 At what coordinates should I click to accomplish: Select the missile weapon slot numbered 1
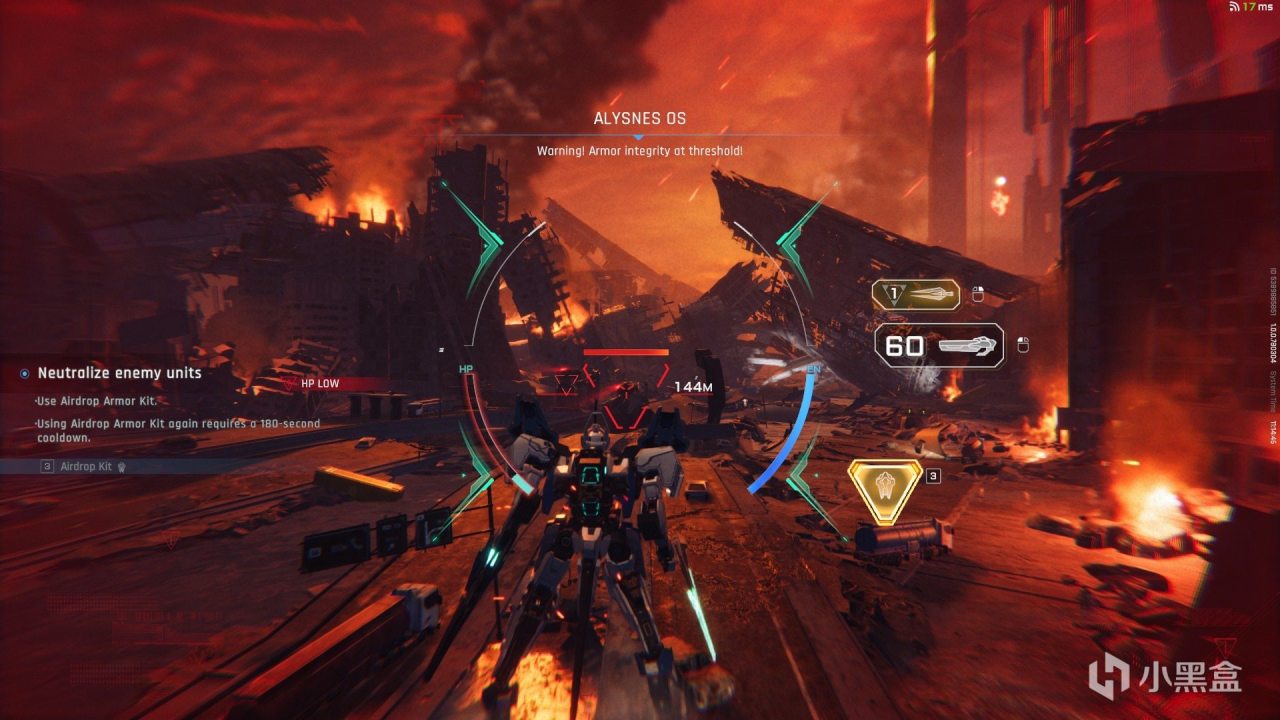[x=916, y=294]
